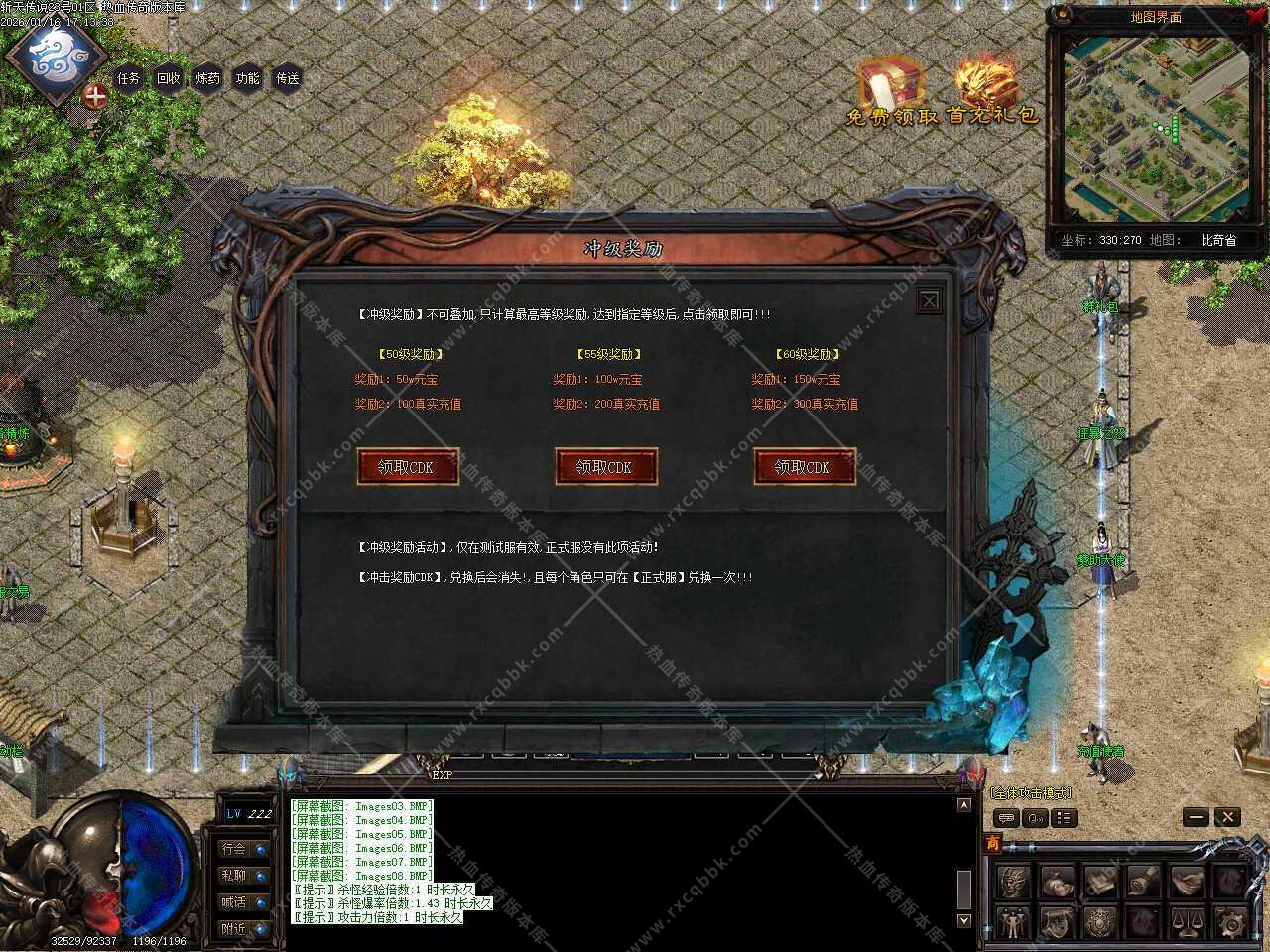Open the 功能 functions menu
The width and height of the screenshot is (1270, 952).
click(x=248, y=78)
